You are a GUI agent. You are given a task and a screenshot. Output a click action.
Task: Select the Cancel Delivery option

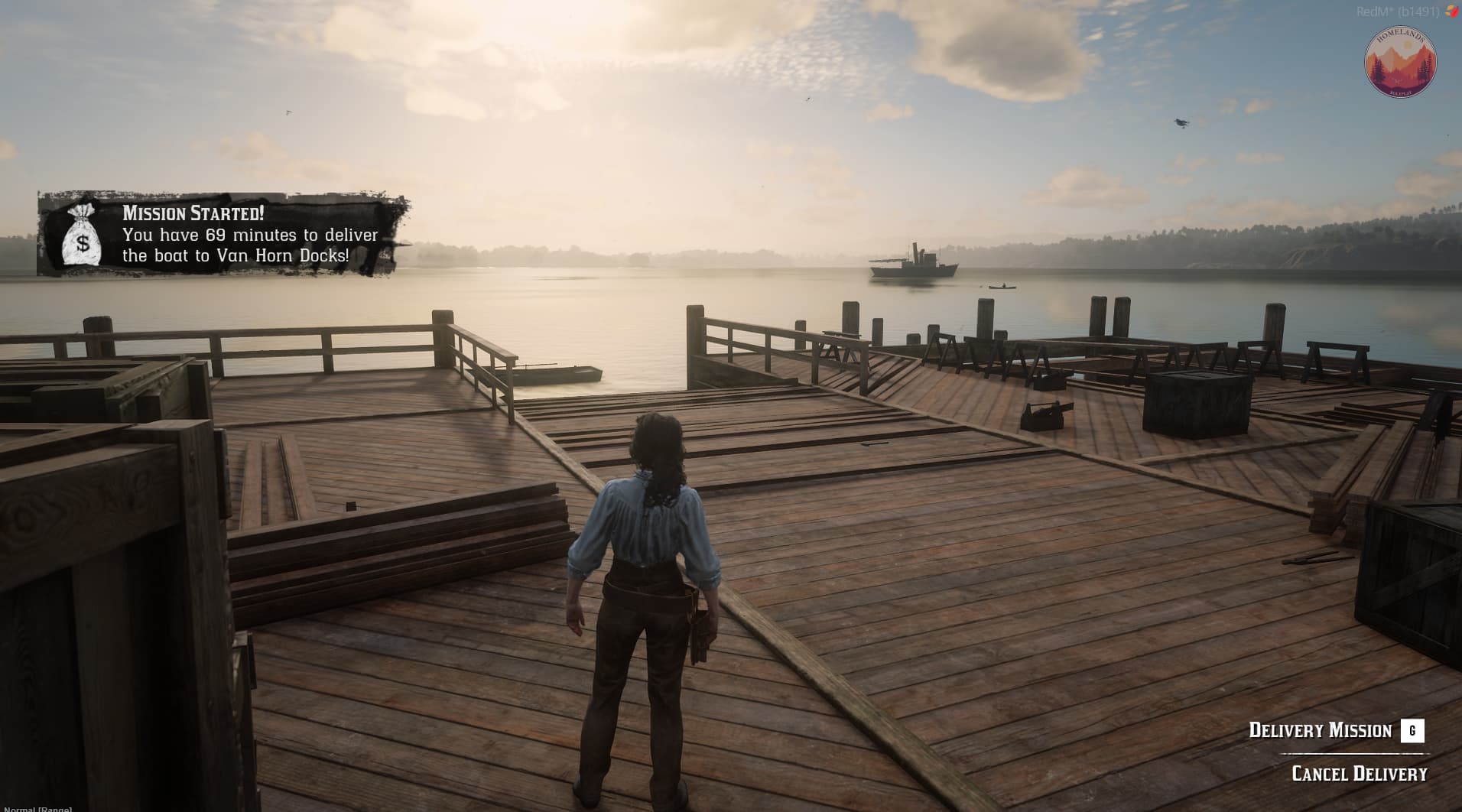pyautogui.click(x=1359, y=774)
